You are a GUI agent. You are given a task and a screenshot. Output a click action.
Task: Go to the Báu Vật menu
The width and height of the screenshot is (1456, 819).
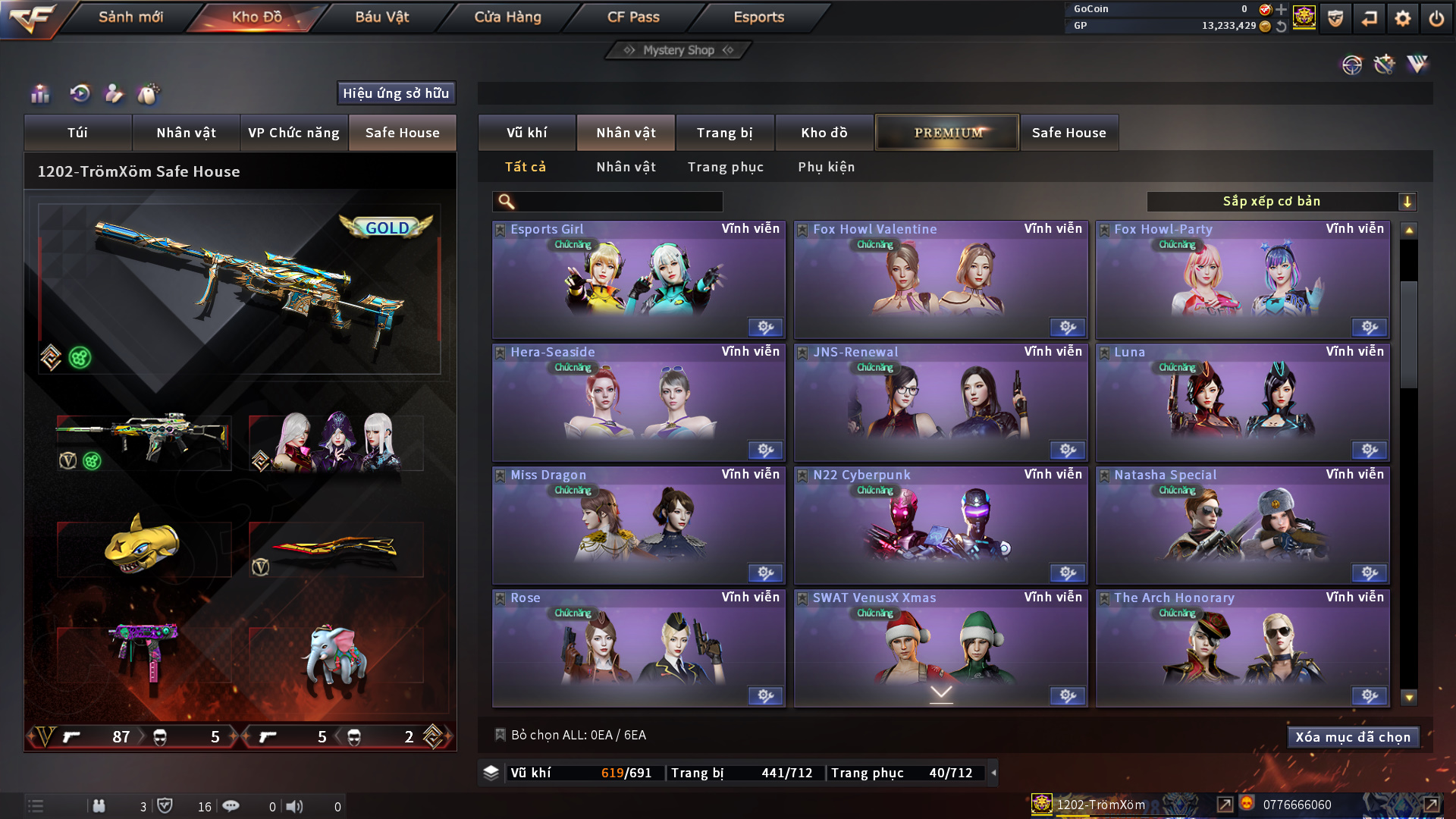point(381,17)
